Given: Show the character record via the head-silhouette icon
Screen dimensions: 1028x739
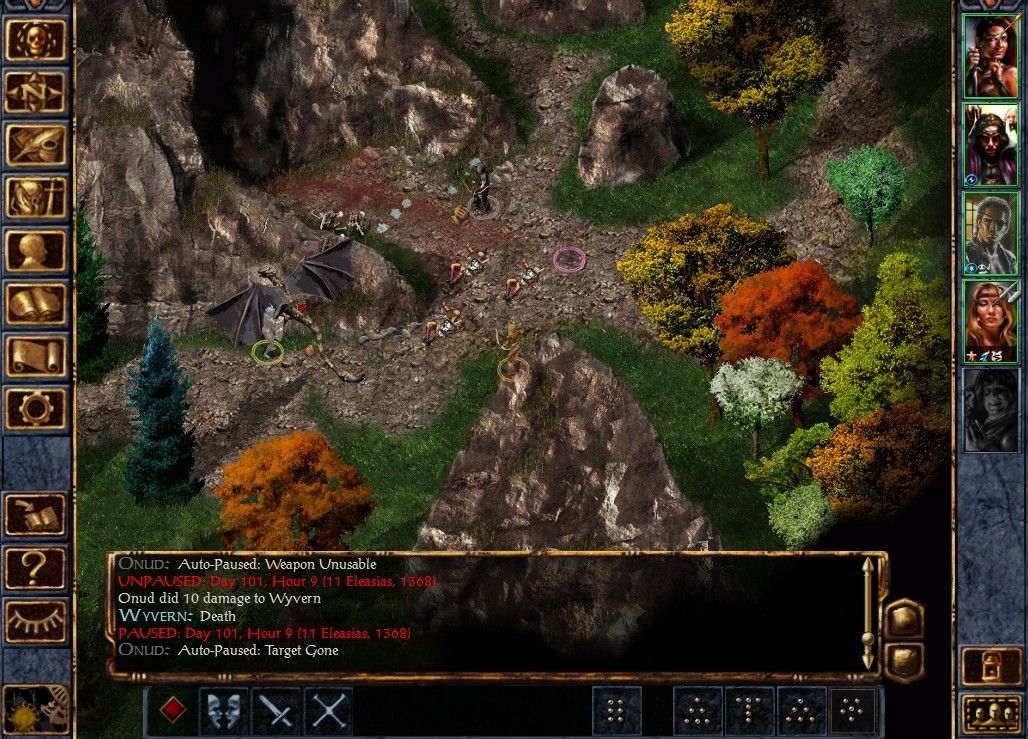Looking at the screenshot, I should point(36,250).
